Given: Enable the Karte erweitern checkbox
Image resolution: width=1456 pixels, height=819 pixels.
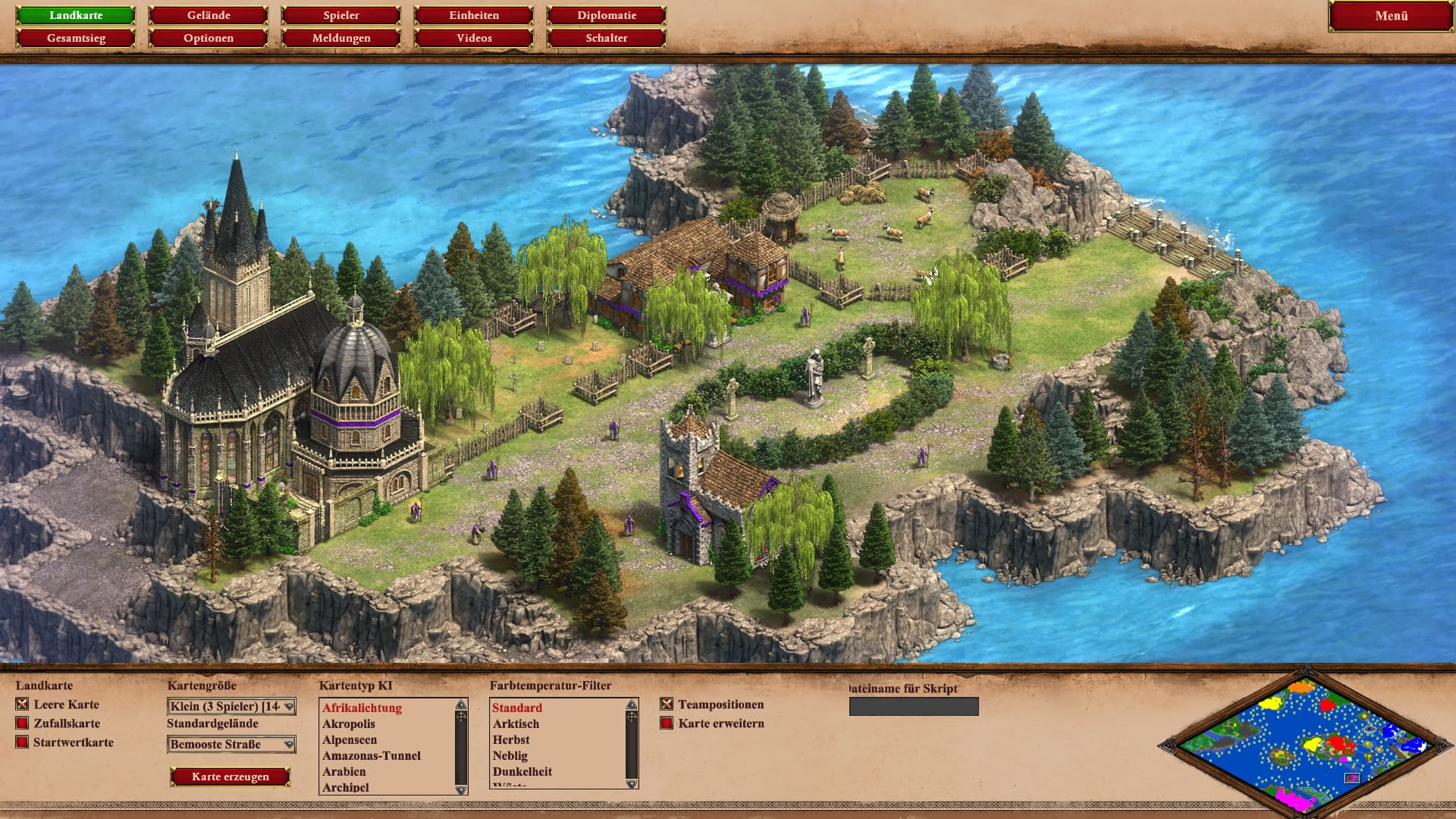Looking at the screenshot, I should click(x=667, y=723).
